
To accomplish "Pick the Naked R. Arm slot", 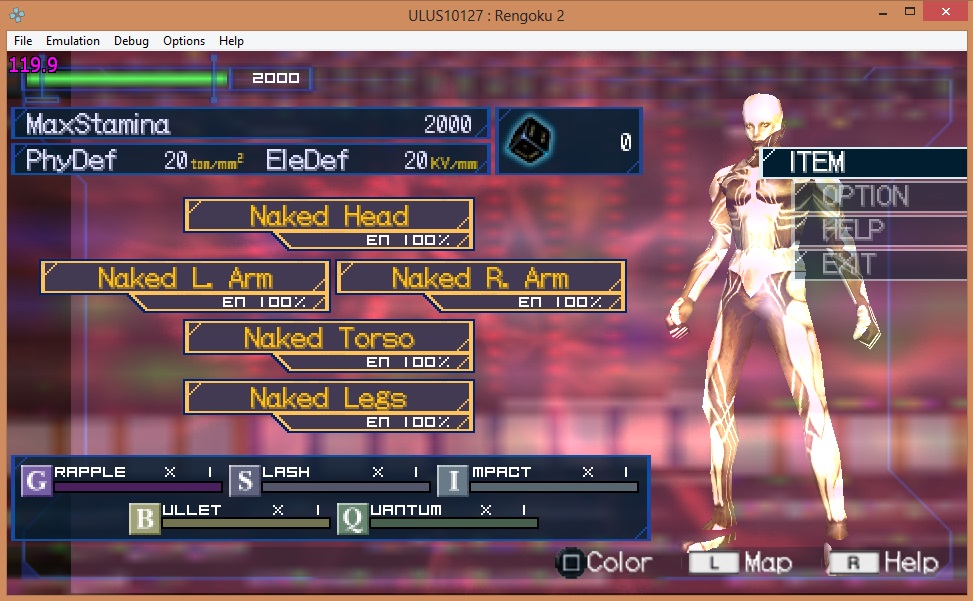I will (x=480, y=278).
